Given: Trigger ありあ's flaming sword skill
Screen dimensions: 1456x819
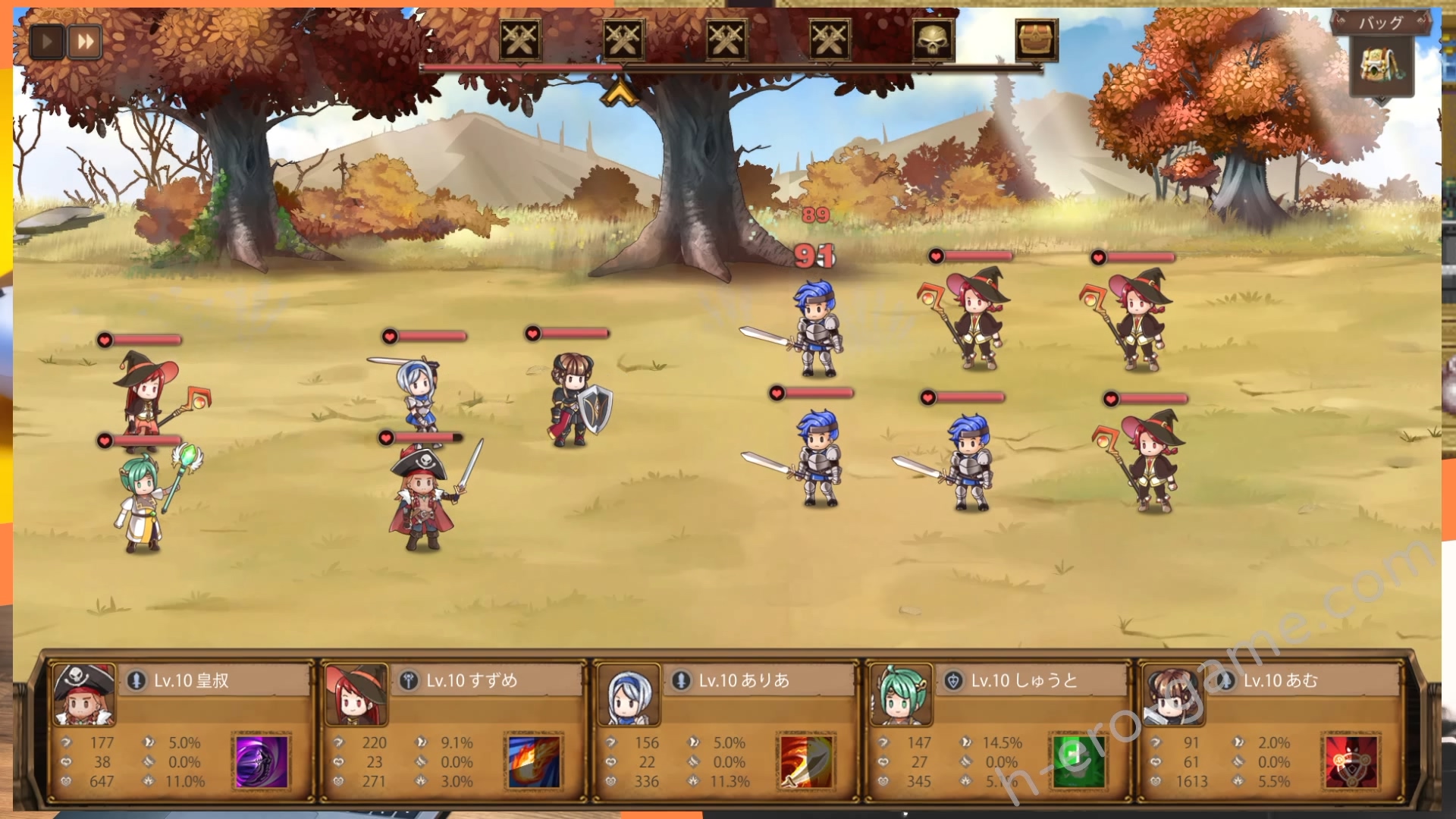Looking at the screenshot, I should pyautogui.click(x=807, y=761).
